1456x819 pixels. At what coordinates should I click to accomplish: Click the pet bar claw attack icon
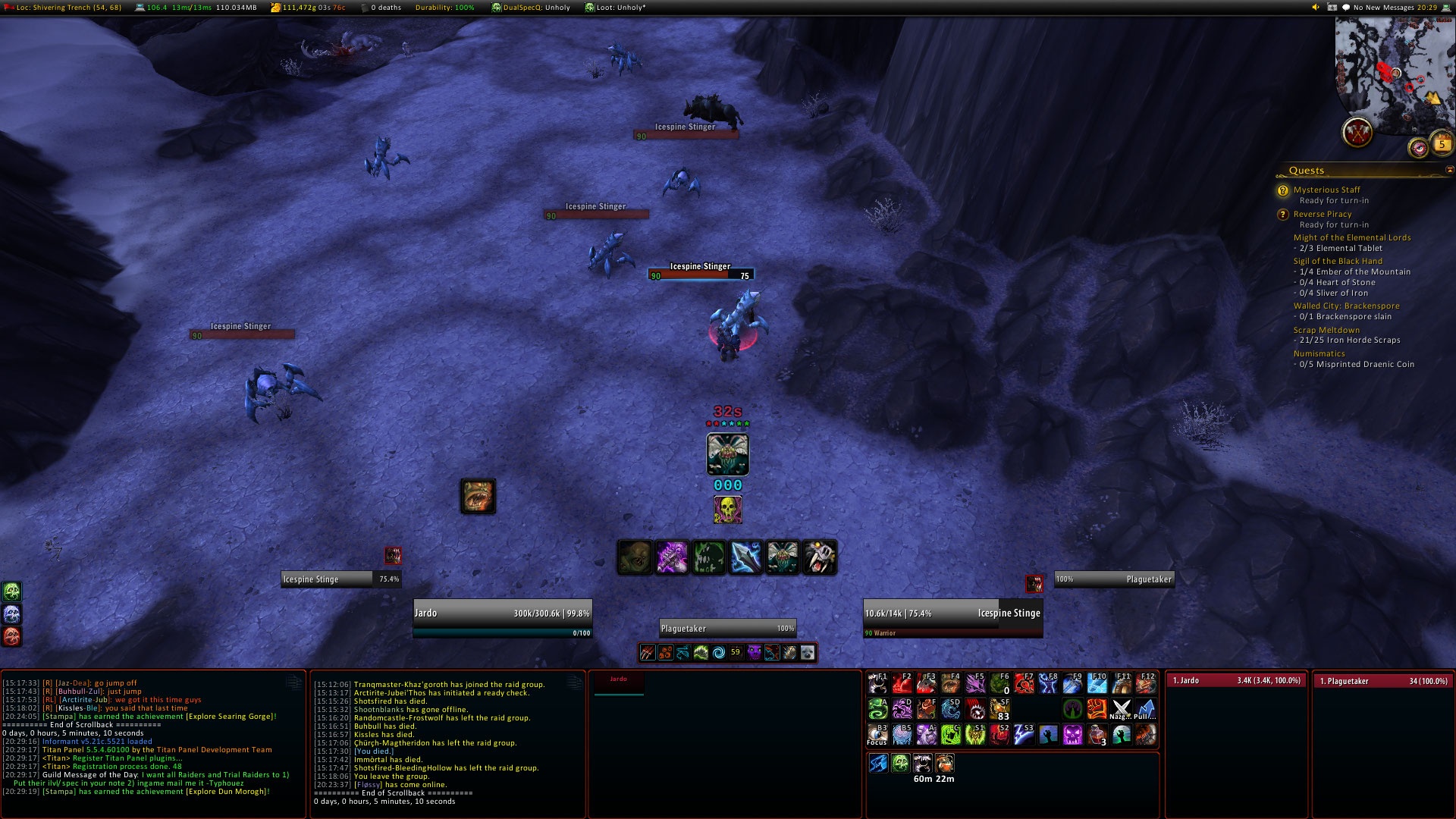pos(647,652)
